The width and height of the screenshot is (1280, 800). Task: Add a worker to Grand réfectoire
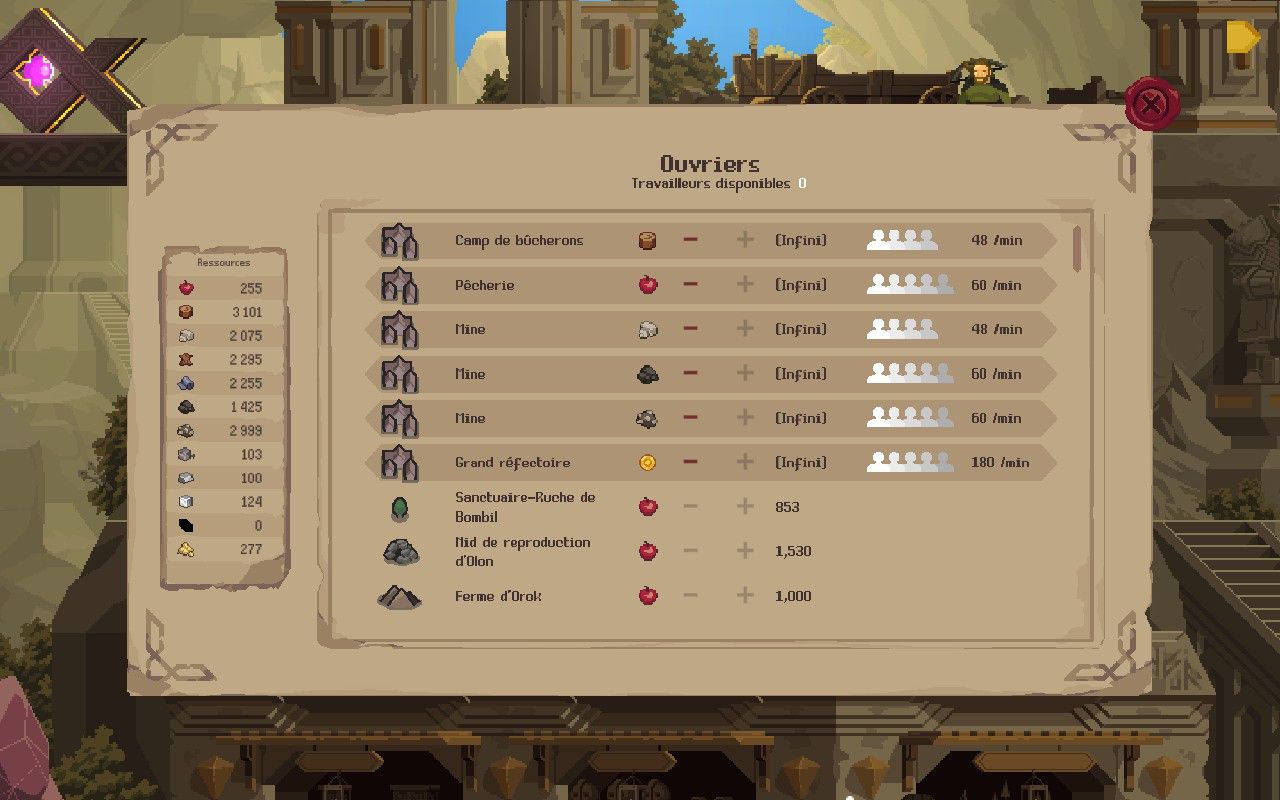(745, 462)
